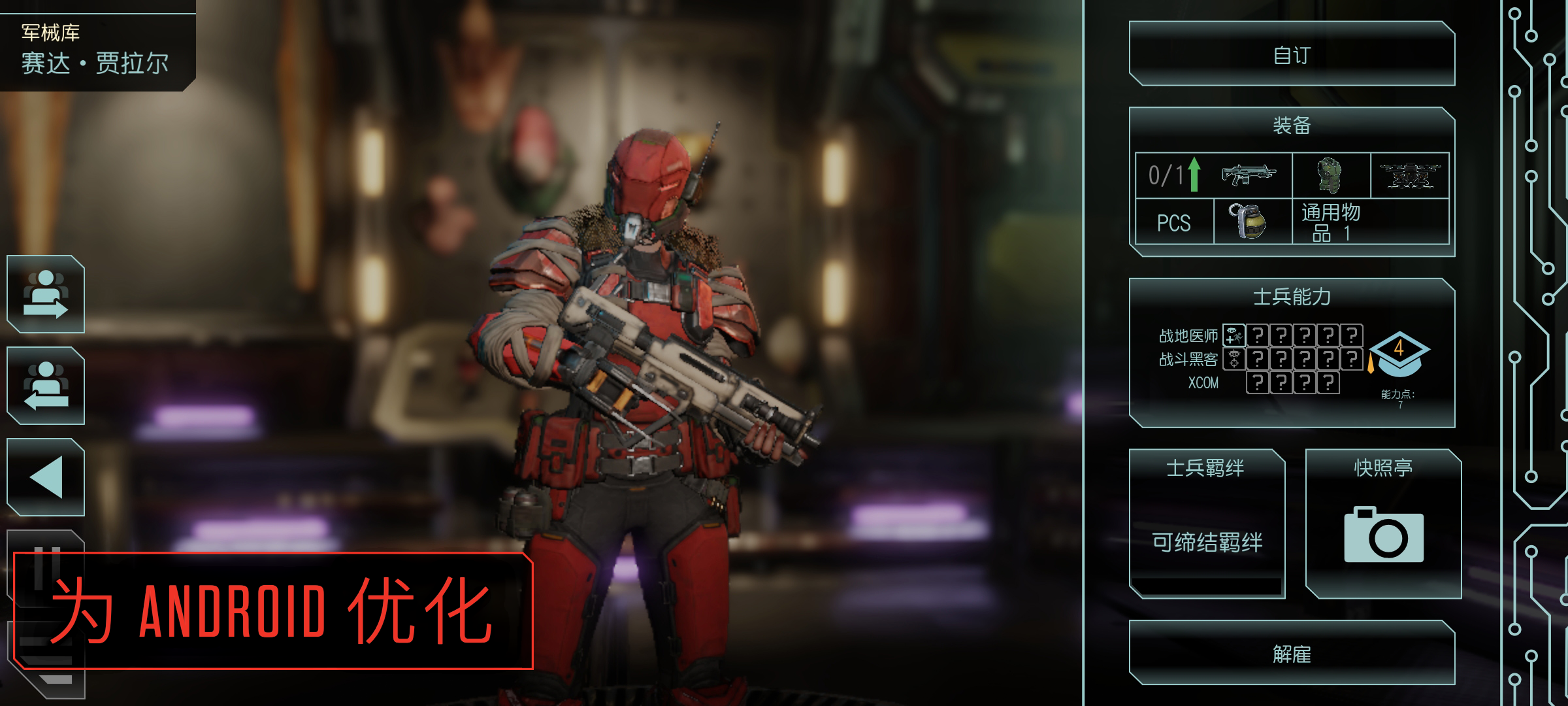Click the back triangle arrow on left sidebar

[x=46, y=477]
